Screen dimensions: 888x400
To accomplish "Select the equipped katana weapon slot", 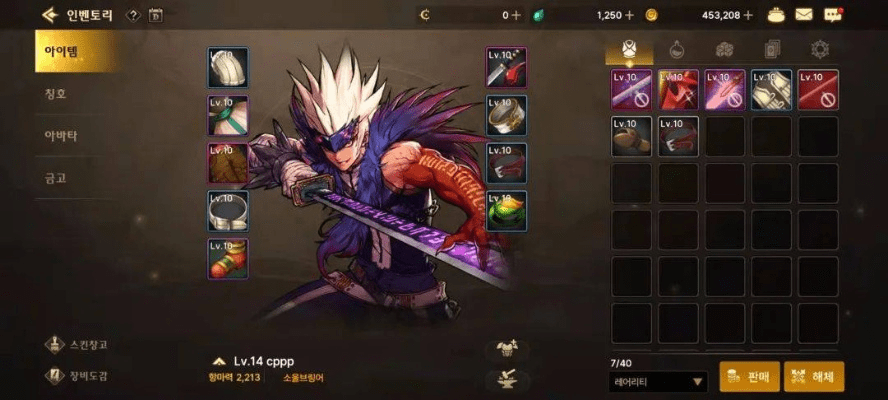I will [x=507, y=67].
